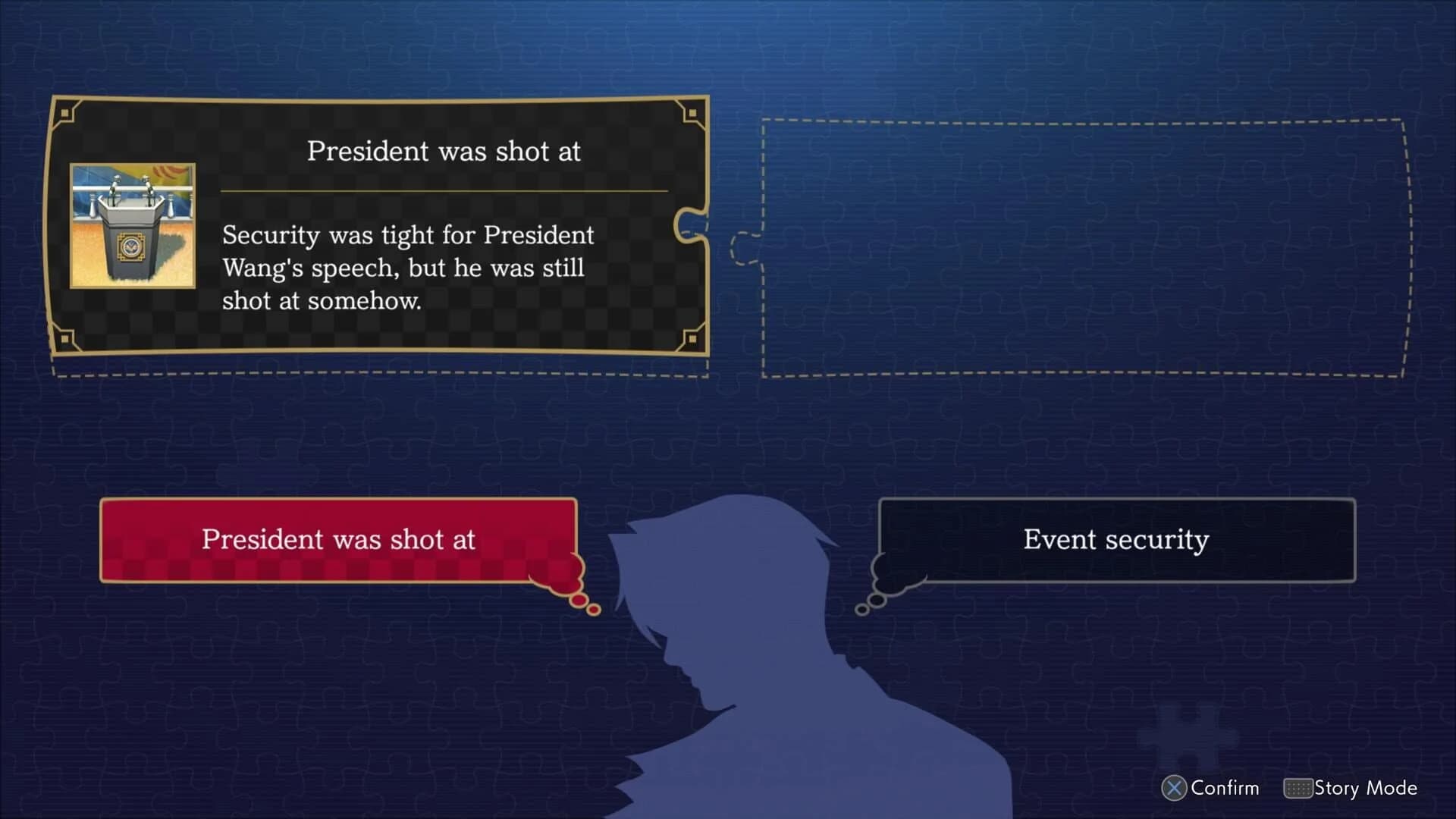The image size is (1456, 819).
Task: Select the 'President was shot at' red option
Action: (337, 540)
